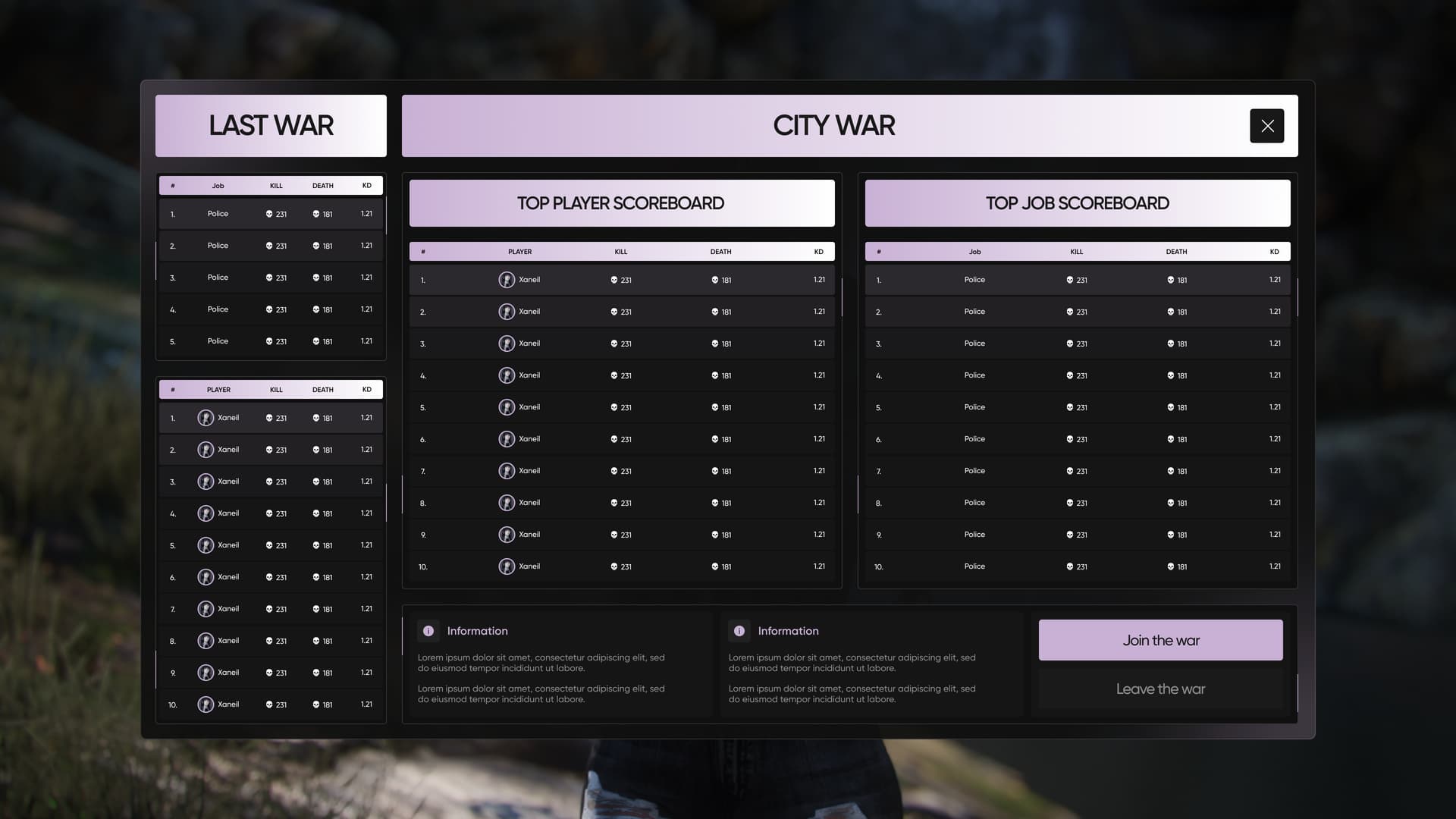The image size is (1456, 819).
Task: Click the right Information info icon
Action: tap(739, 630)
